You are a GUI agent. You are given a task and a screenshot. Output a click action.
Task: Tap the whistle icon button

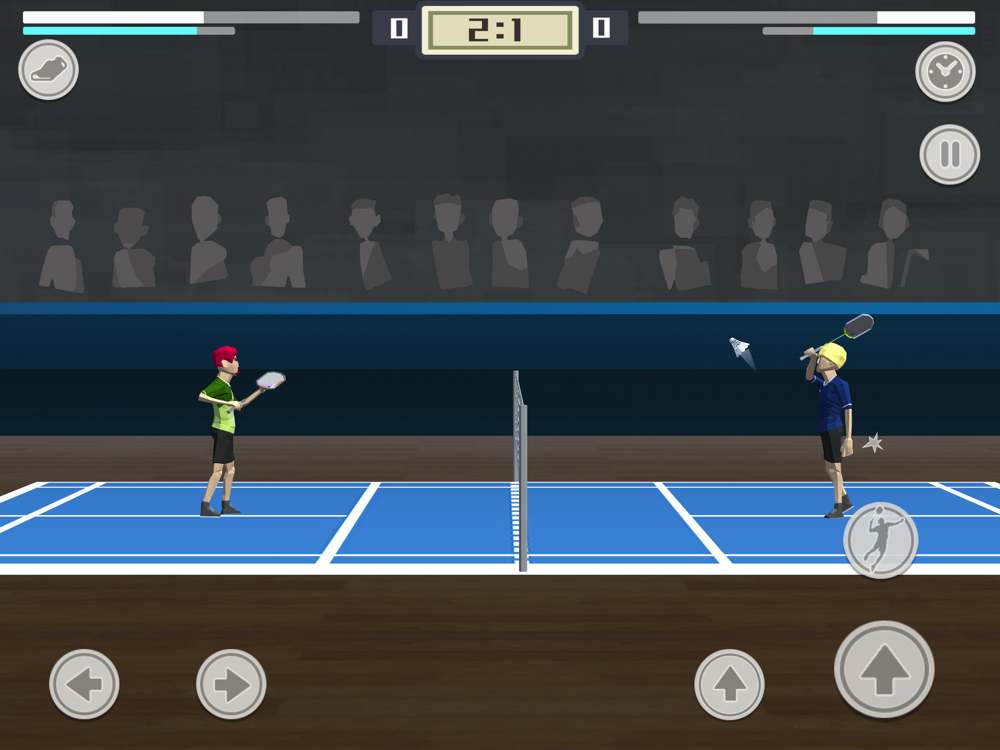[x=48, y=70]
